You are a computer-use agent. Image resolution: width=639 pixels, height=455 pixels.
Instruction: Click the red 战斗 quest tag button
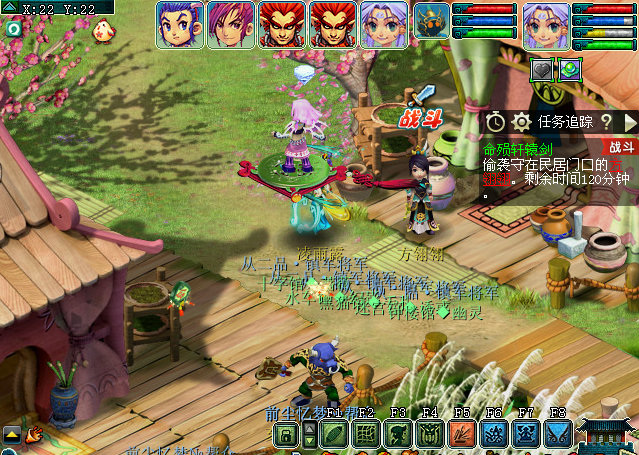[x=622, y=146]
